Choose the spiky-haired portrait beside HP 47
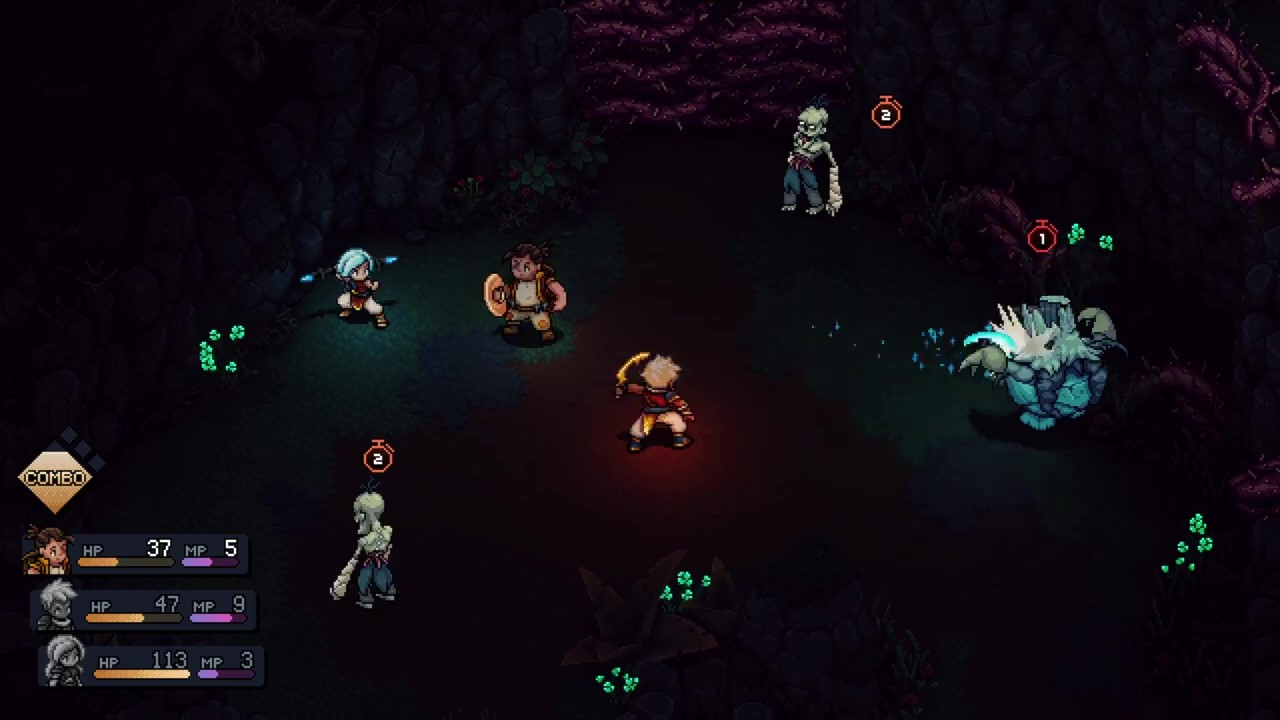Viewport: 1280px width, 720px height. [58, 605]
